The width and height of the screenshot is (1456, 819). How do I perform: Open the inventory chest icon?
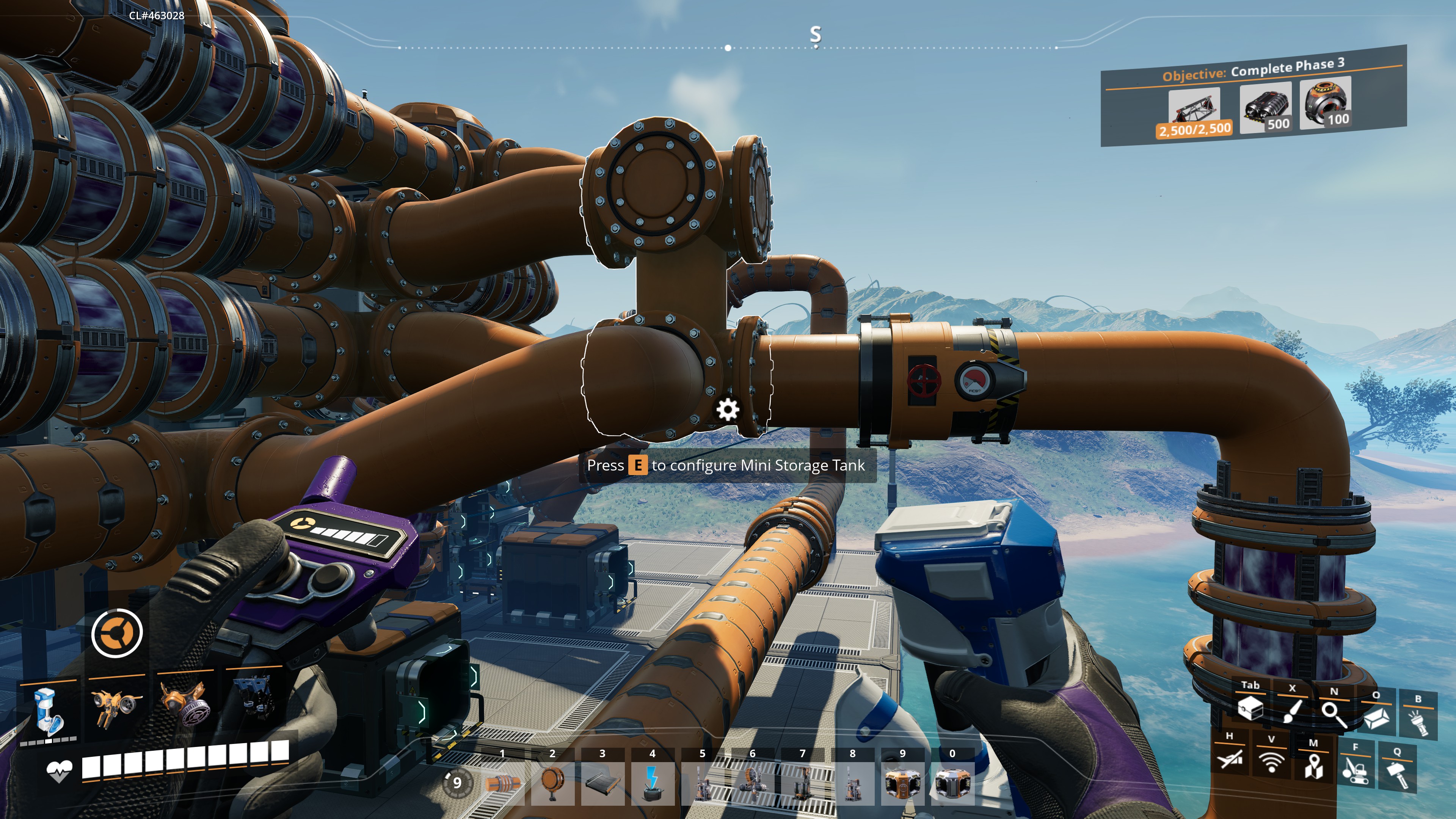(x=1250, y=708)
